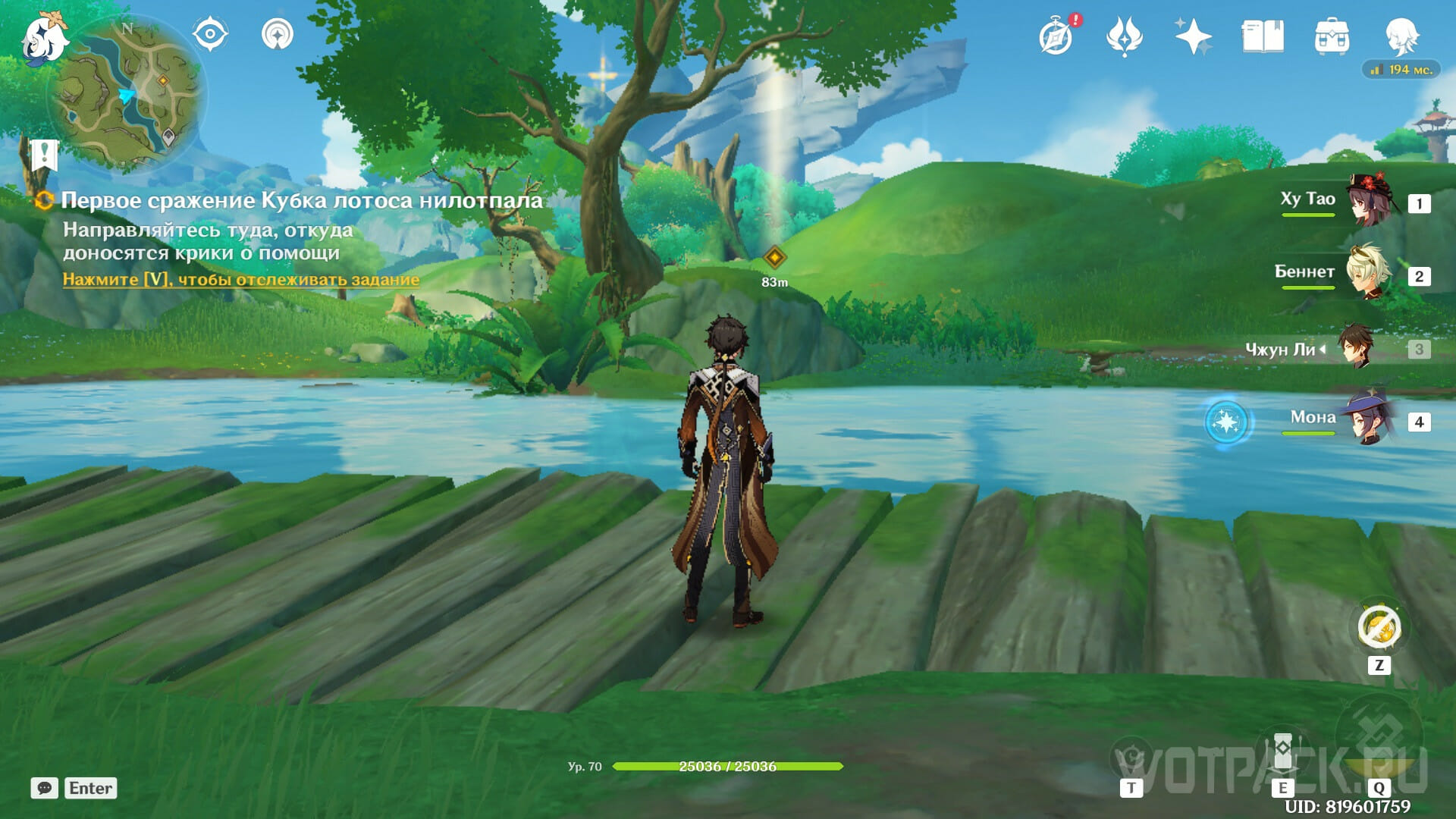Click the elemental sight eye icon

pyautogui.click(x=210, y=34)
